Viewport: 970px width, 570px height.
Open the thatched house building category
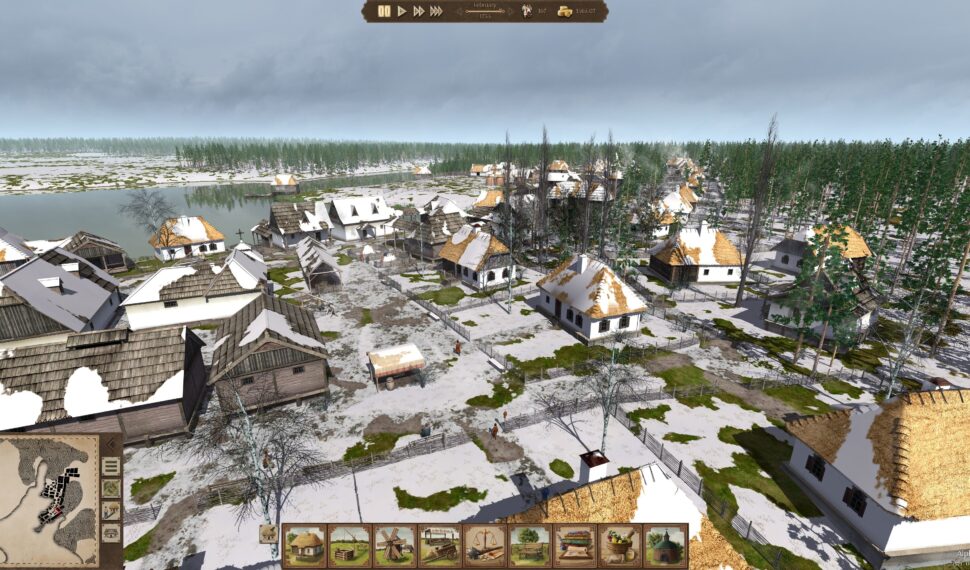tap(305, 546)
